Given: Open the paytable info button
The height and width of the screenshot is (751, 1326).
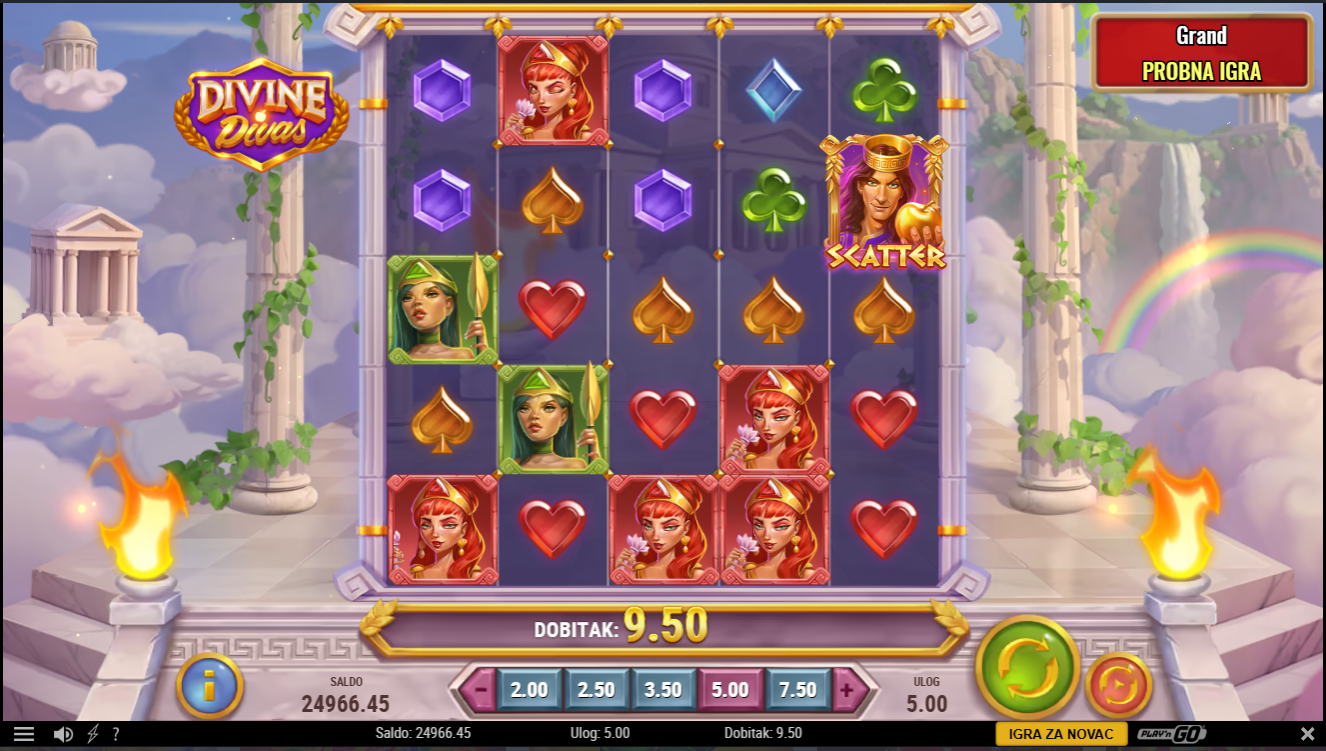Looking at the screenshot, I should click(x=210, y=686).
